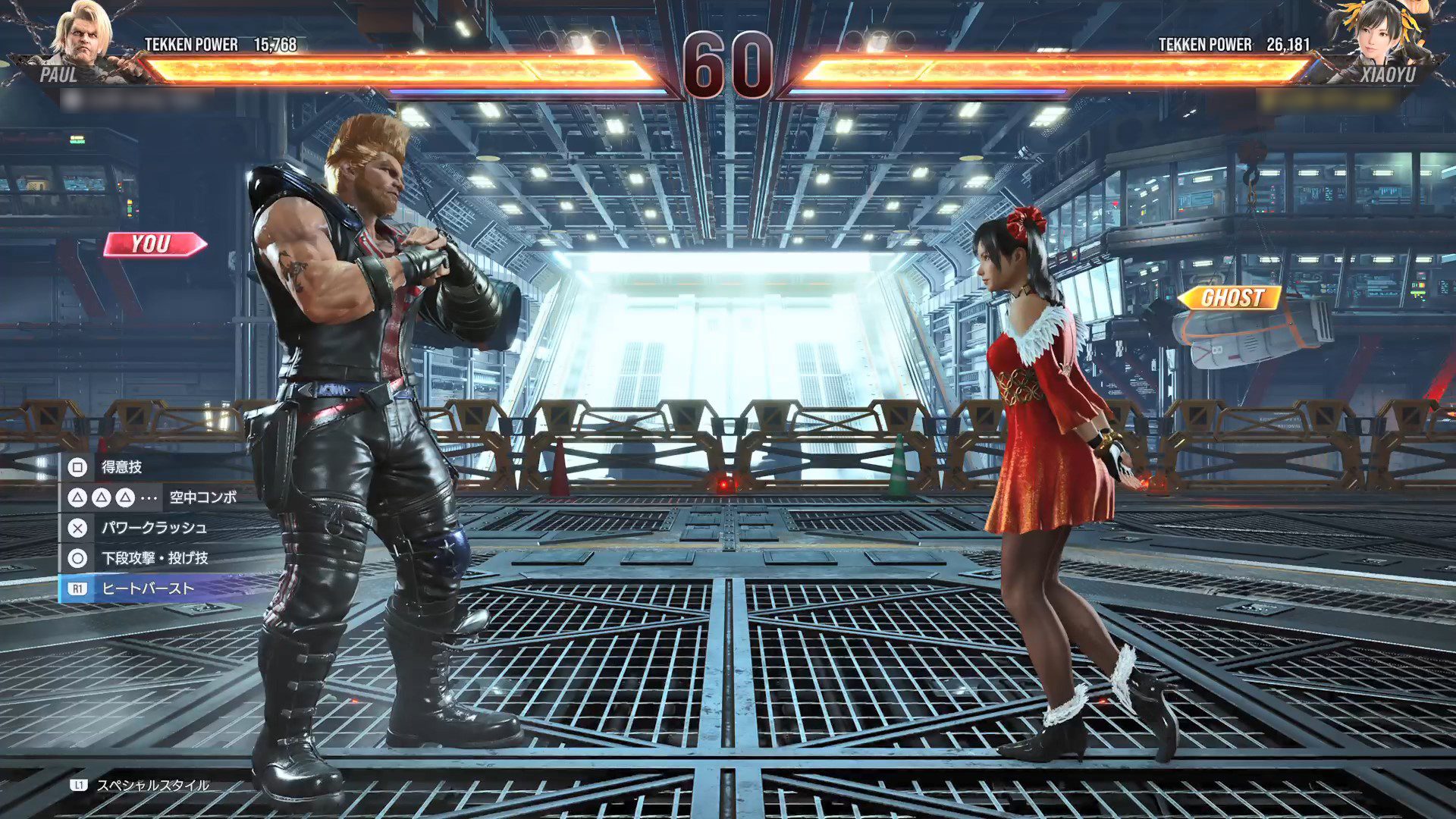Select the 得意技 special style row
The width and height of the screenshot is (1456, 819).
121,467
